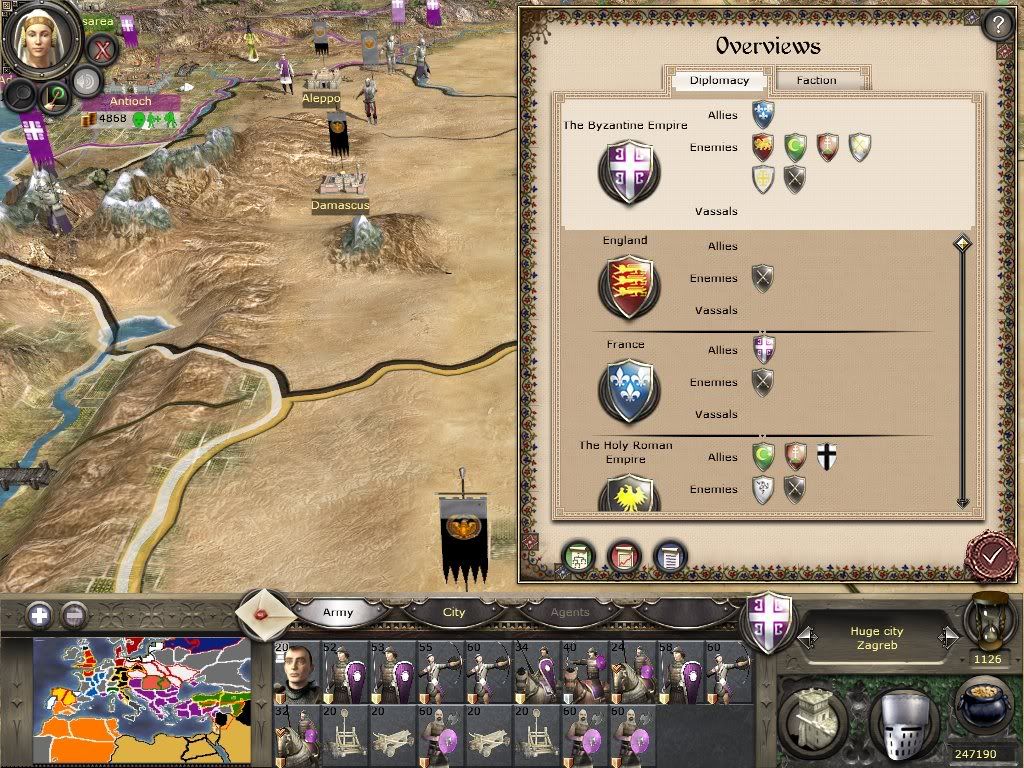Open the green scroll overview button
The image size is (1024, 768).
[x=578, y=558]
